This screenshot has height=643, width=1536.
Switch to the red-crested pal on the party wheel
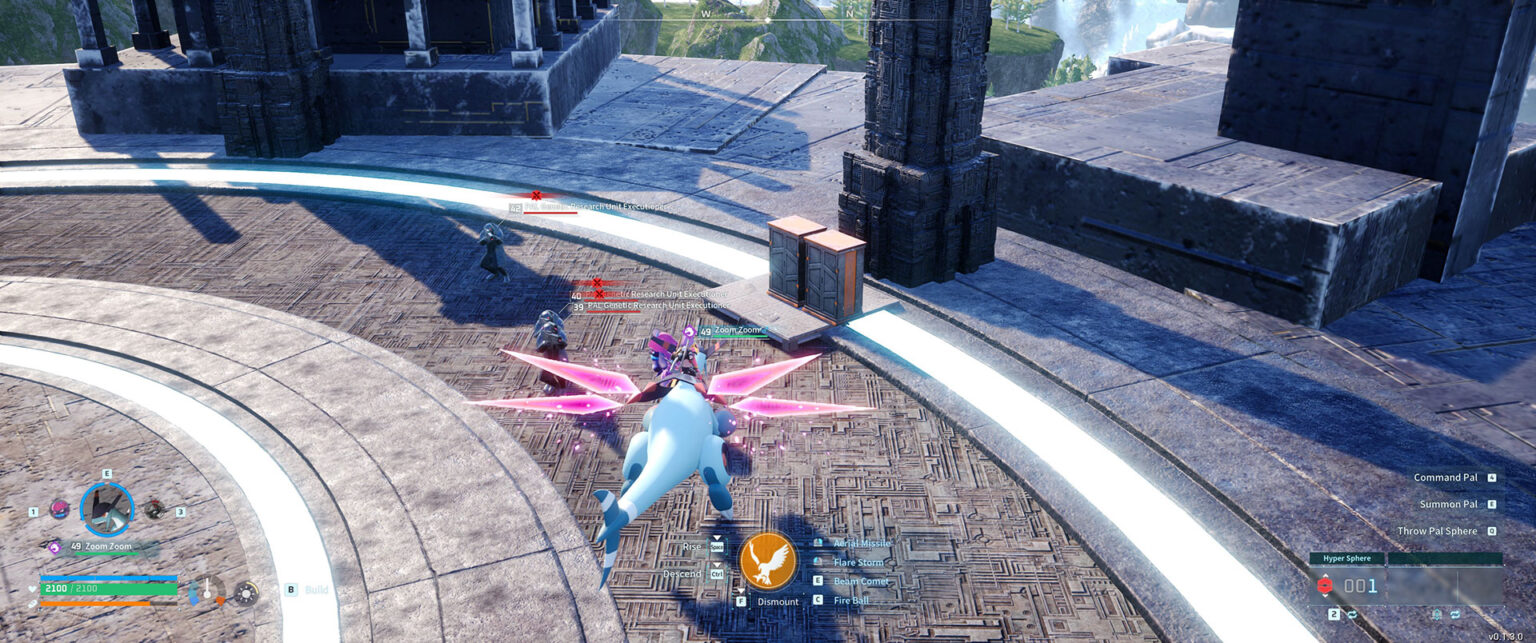(154, 509)
